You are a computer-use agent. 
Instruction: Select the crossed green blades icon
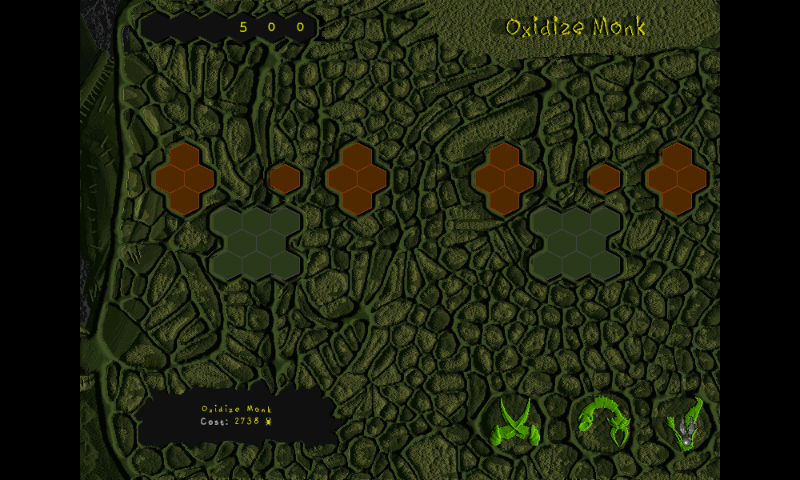(516, 421)
